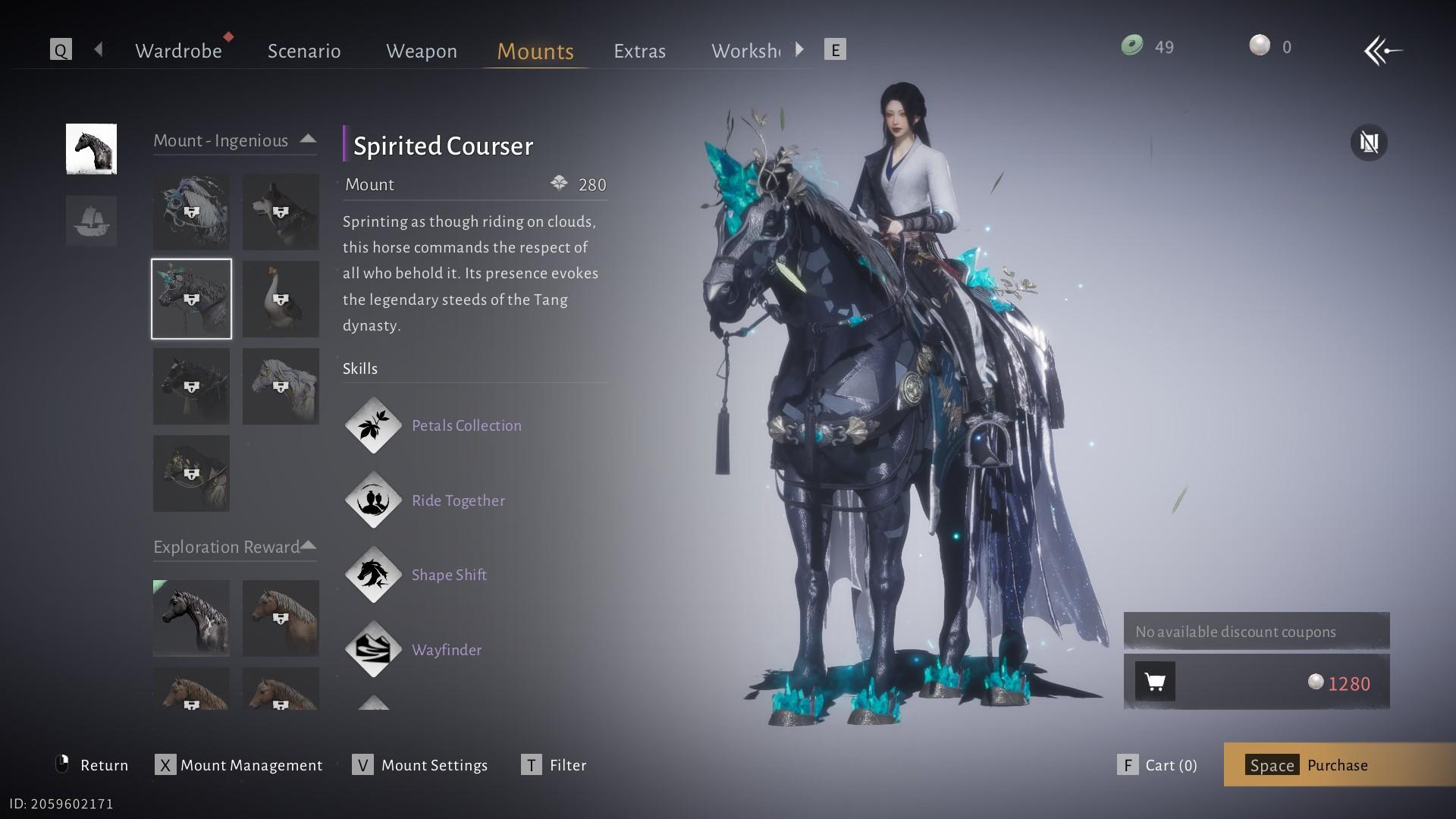Screen dimensions: 1456x819
Task: Purchase the Spirited Courser mount
Action: point(1338,764)
